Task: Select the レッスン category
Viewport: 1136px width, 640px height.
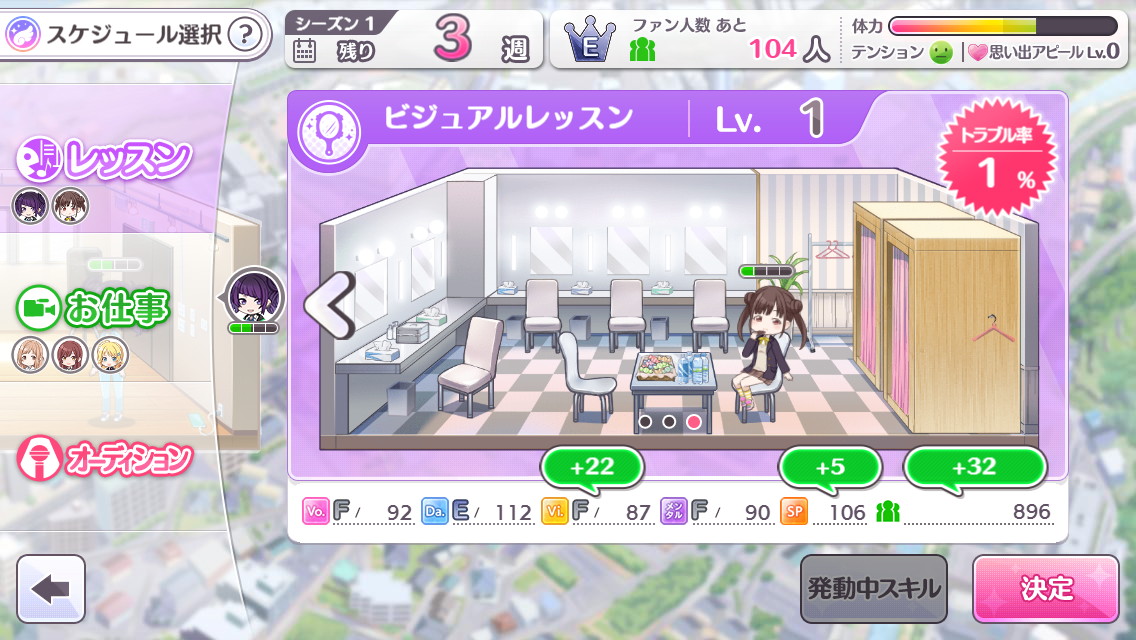Action: pyautogui.click(x=105, y=158)
